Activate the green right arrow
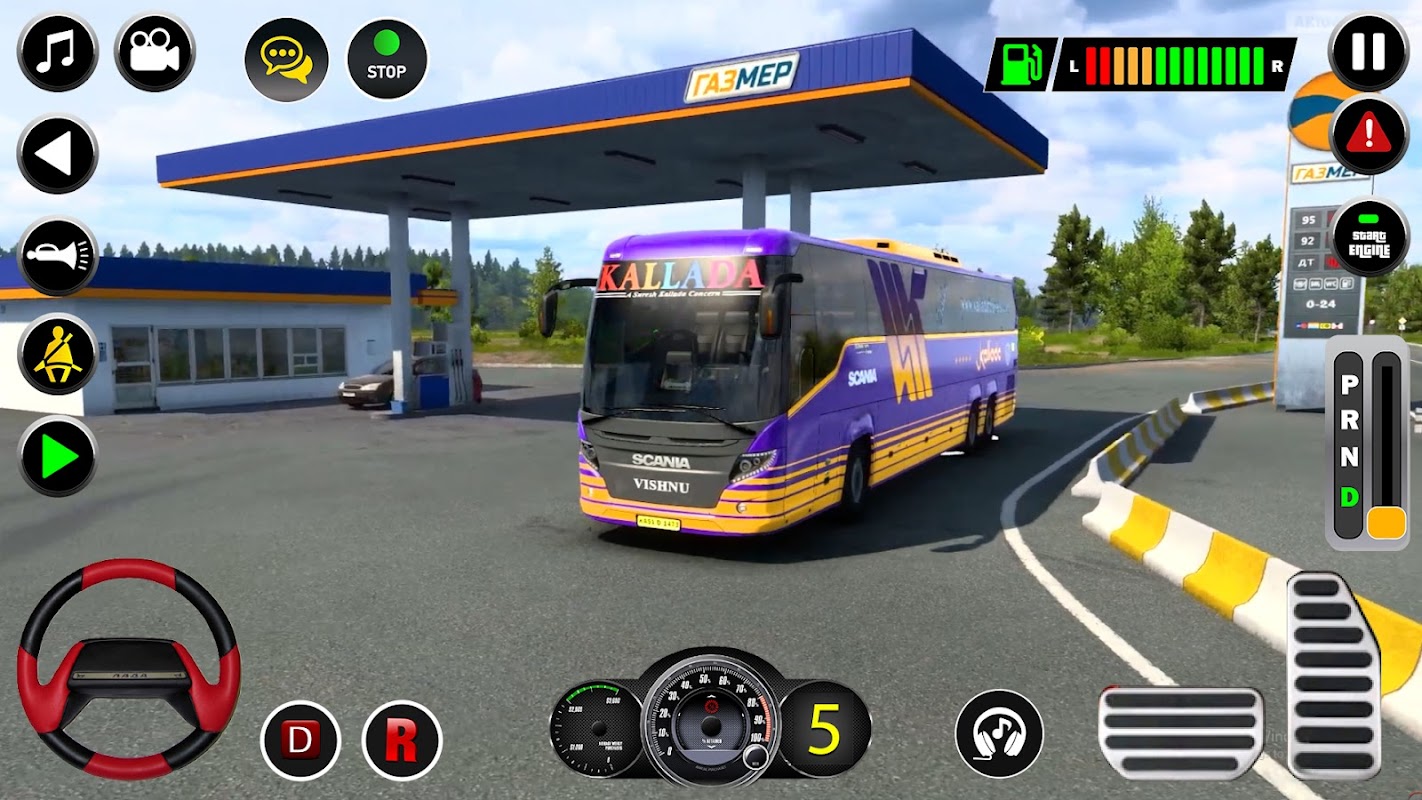Image resolution: width=1422 pixels, height=800 pixels. (x=57, y=456)
